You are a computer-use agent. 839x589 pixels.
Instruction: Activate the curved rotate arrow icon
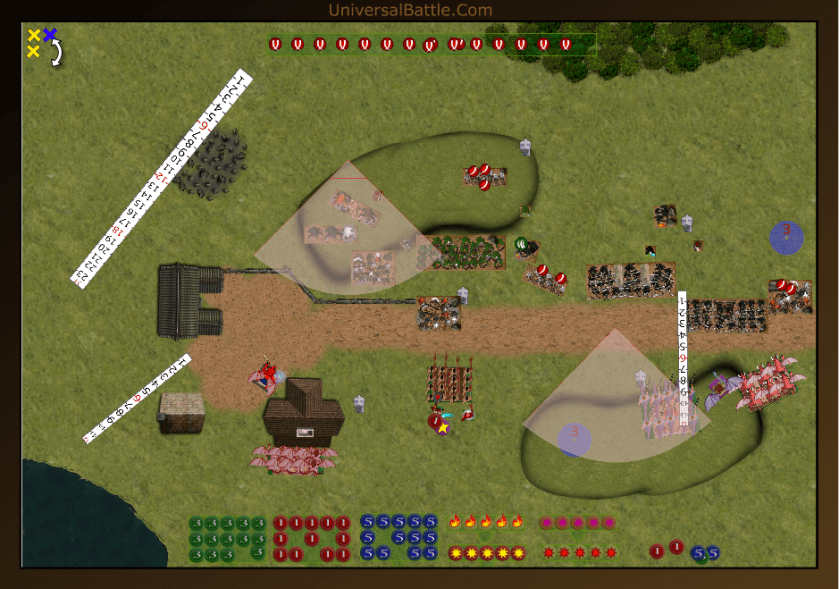pos(57,52)
